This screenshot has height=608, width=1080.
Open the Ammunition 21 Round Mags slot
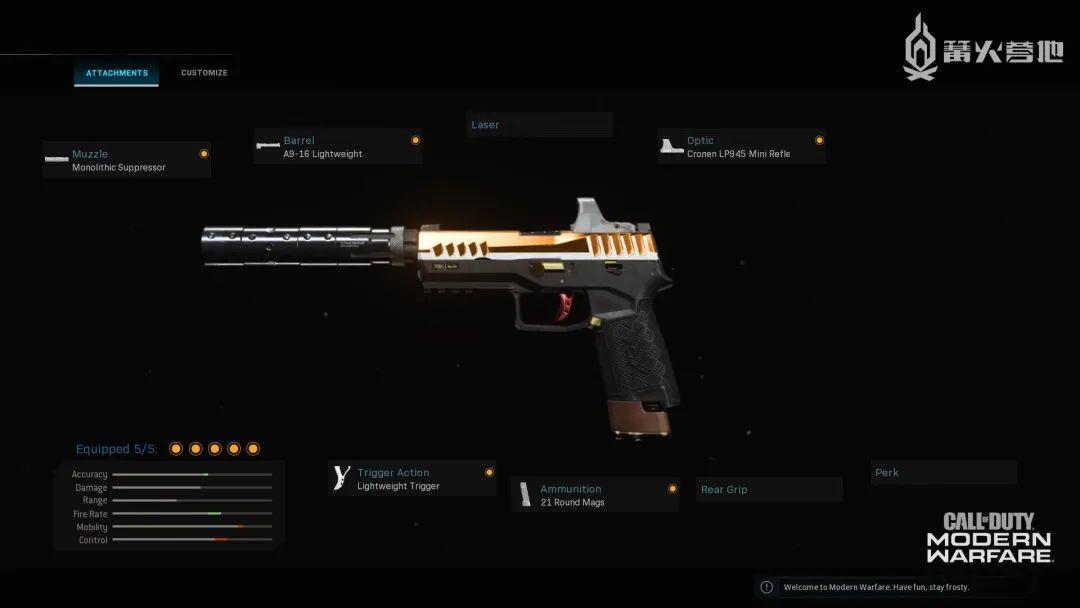pyautogui.click(x=595, y=495)
